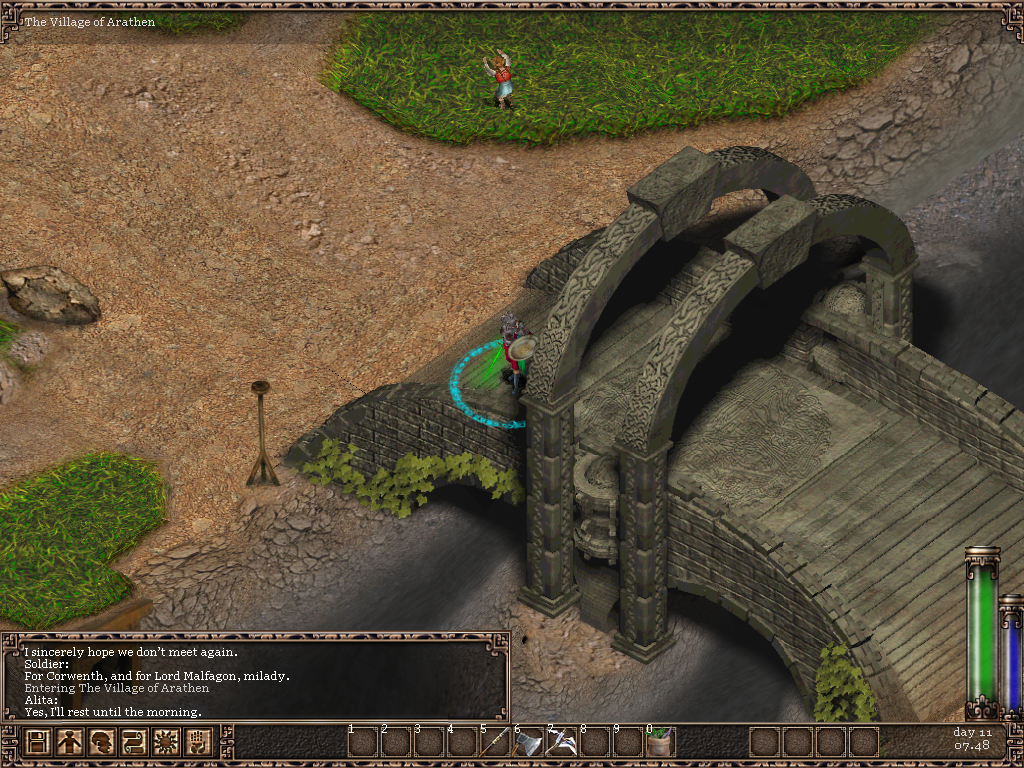
Task: Select the spear in hotbar slot 5
Action: (496, 742)
